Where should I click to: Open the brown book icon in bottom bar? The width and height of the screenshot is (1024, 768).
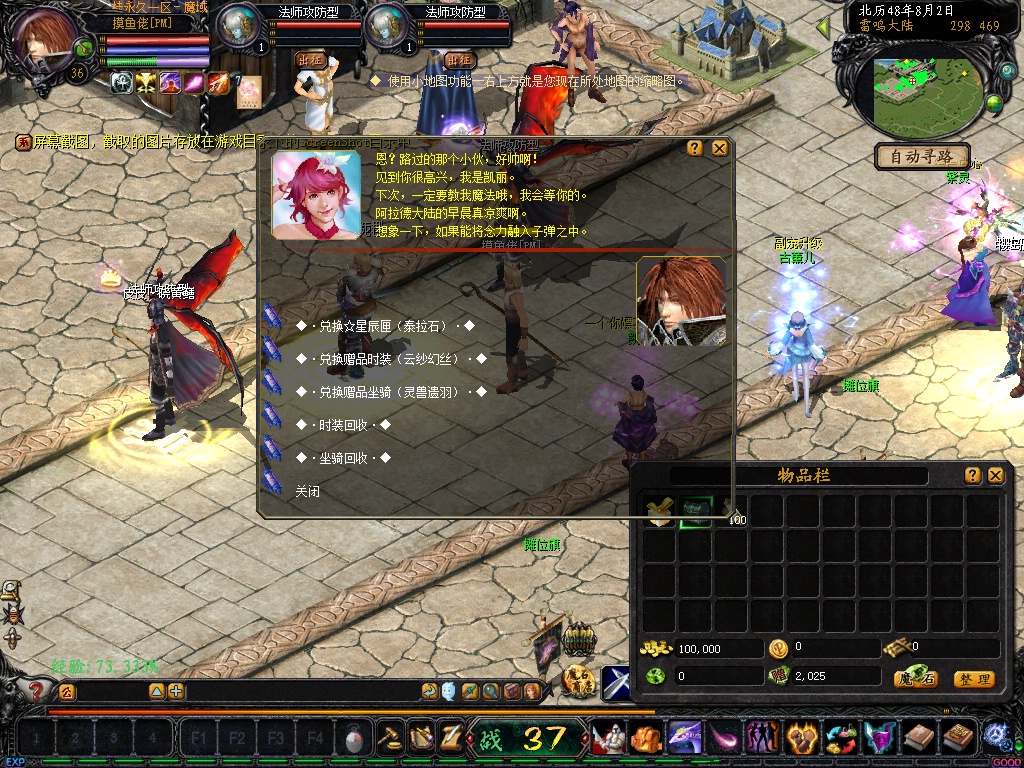pos(918,739)
